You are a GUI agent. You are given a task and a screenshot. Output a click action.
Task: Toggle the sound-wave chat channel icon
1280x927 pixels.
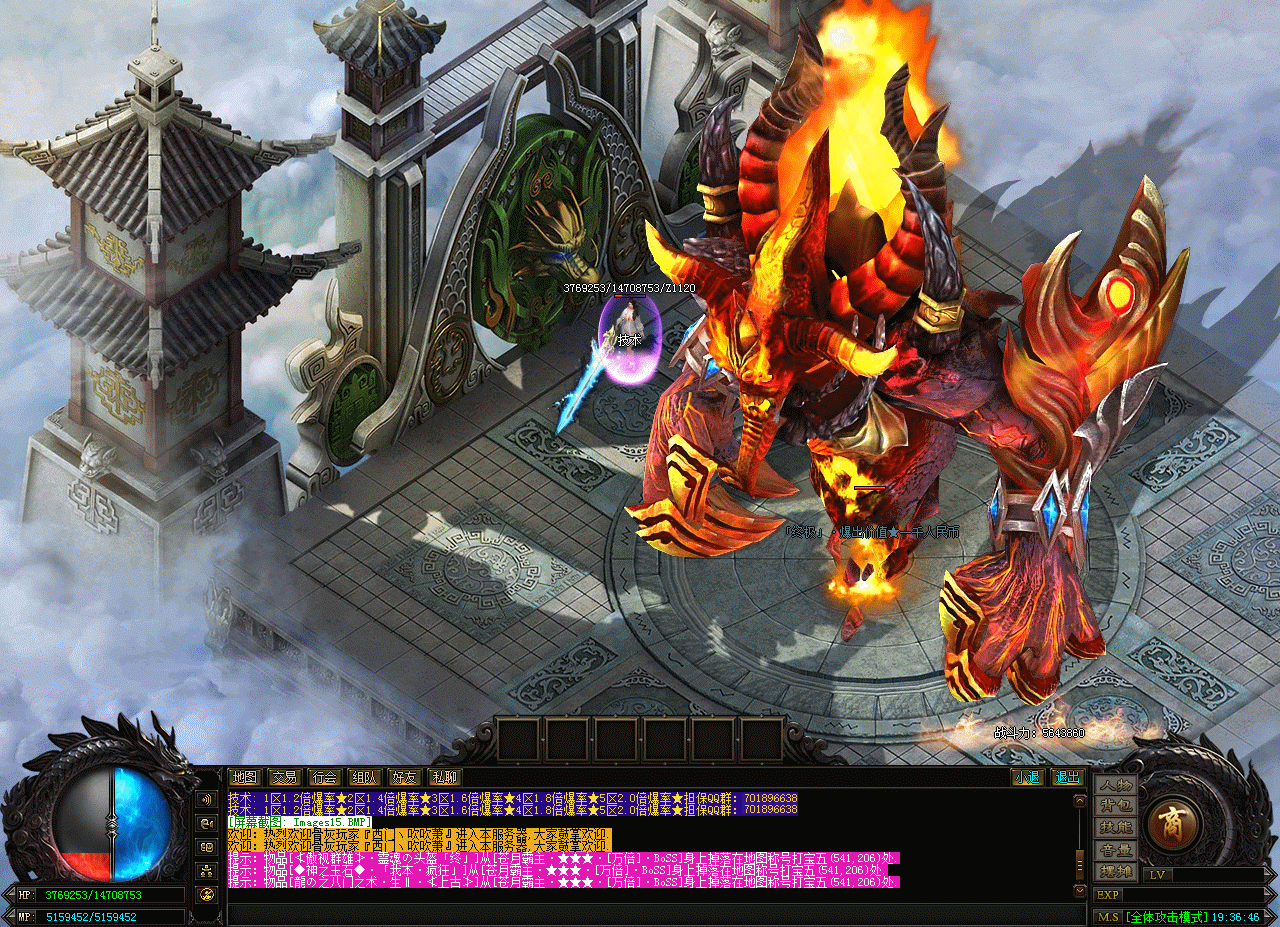point(207,800)
